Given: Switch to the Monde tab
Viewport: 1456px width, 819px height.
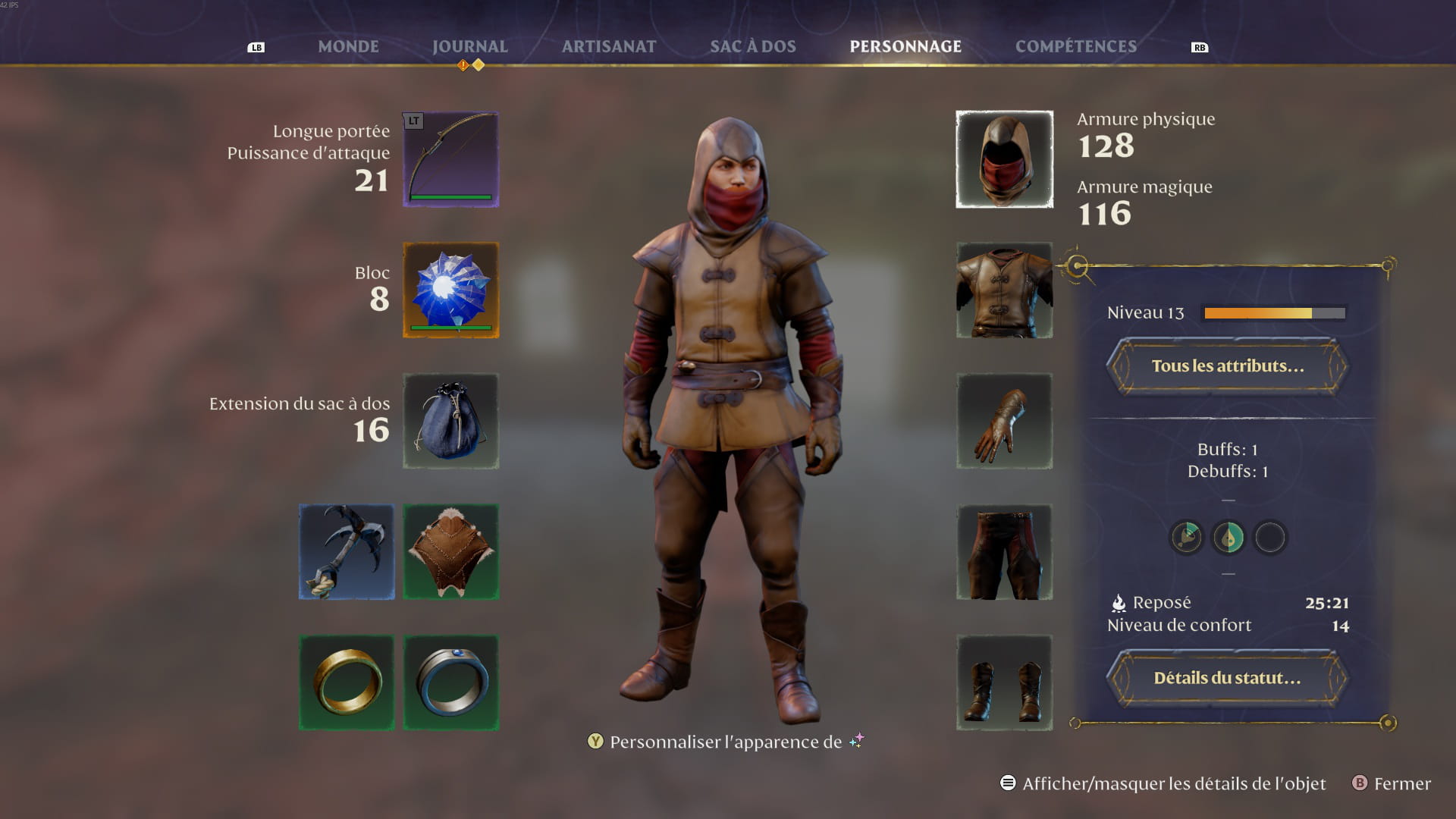Looking at the screenshot, I should click(348, 46).
